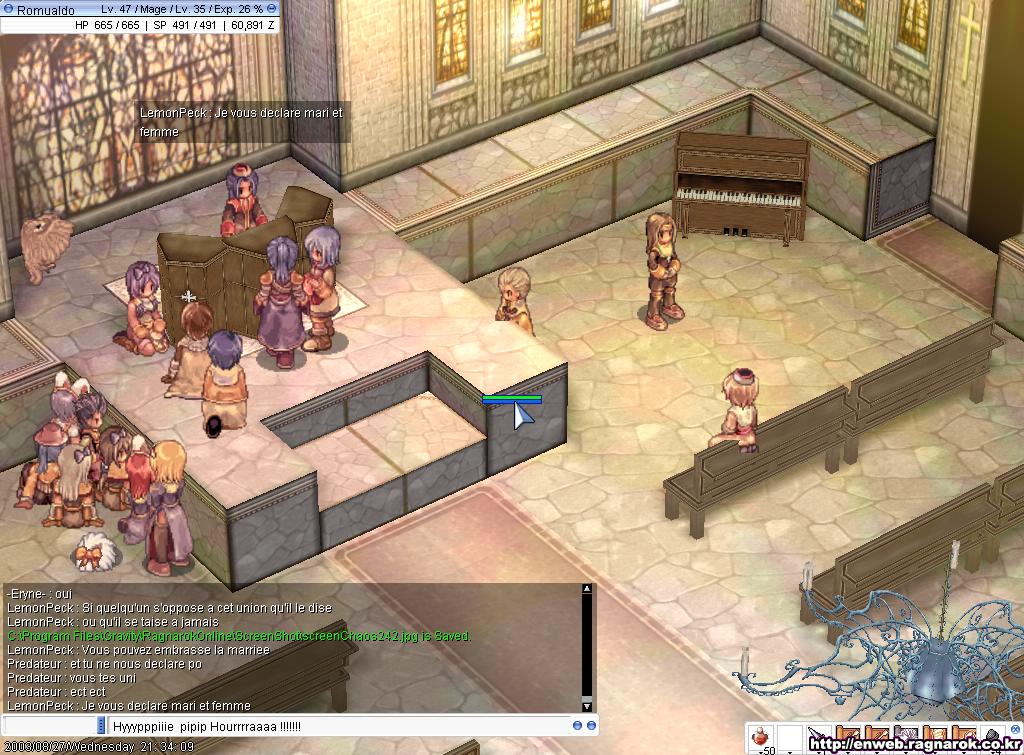Select the dark stone hotbar slot
Screen dimensions: 1024x755
[x=992, y=736]
